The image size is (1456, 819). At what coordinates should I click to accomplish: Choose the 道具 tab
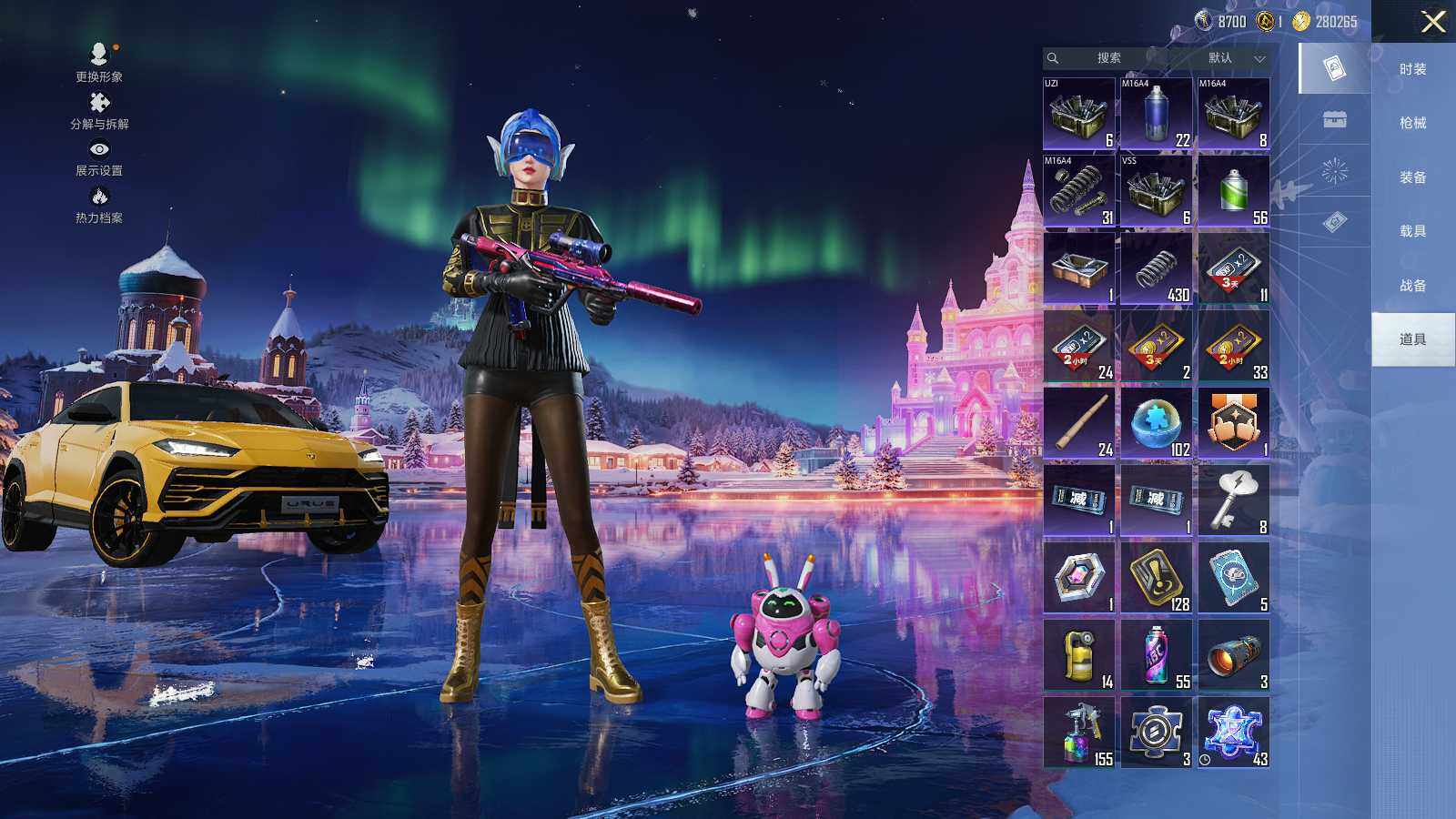pyautogui.click(x=1412, y=339)
